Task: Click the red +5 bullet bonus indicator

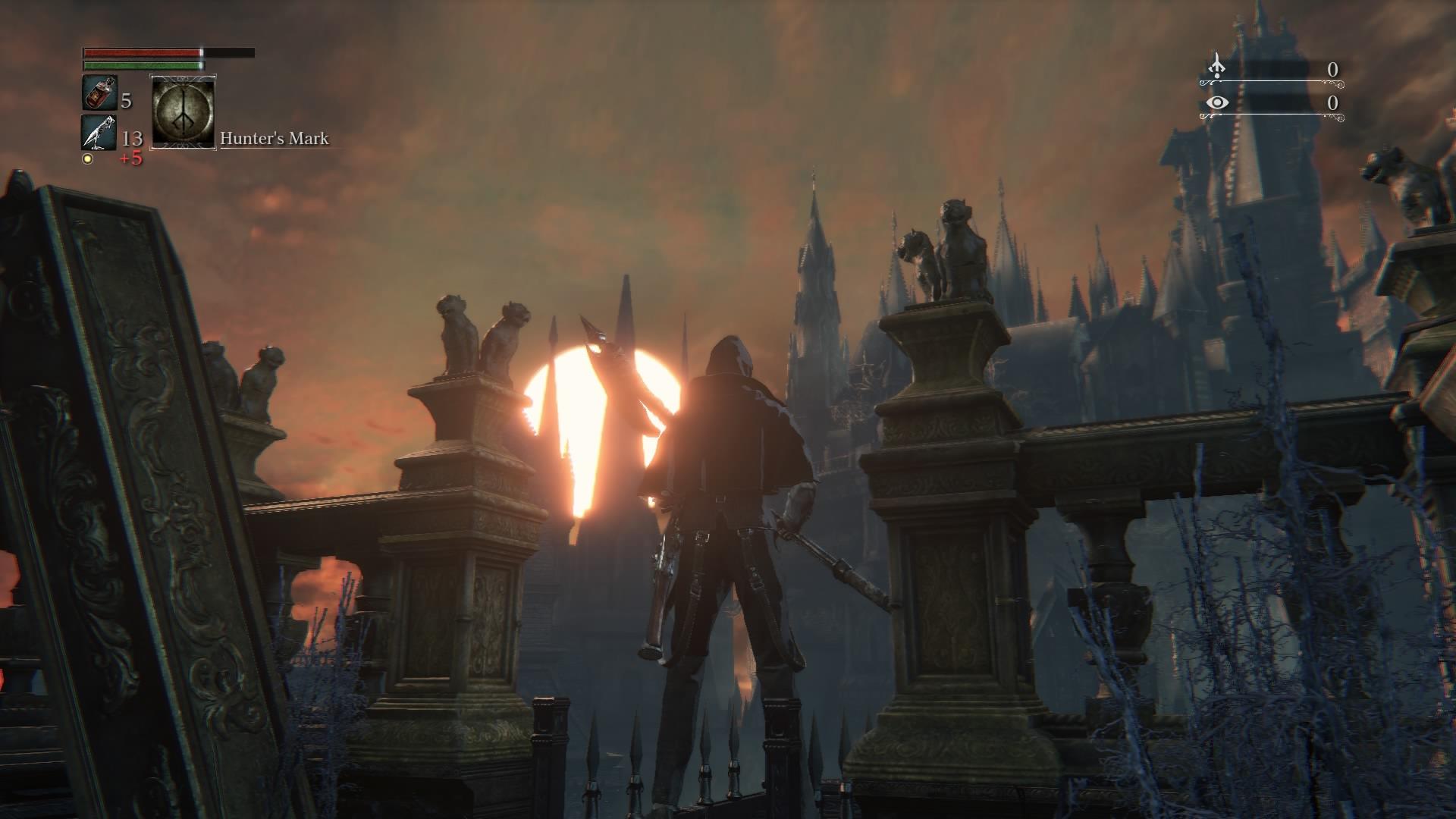Action: coord(129,158)
